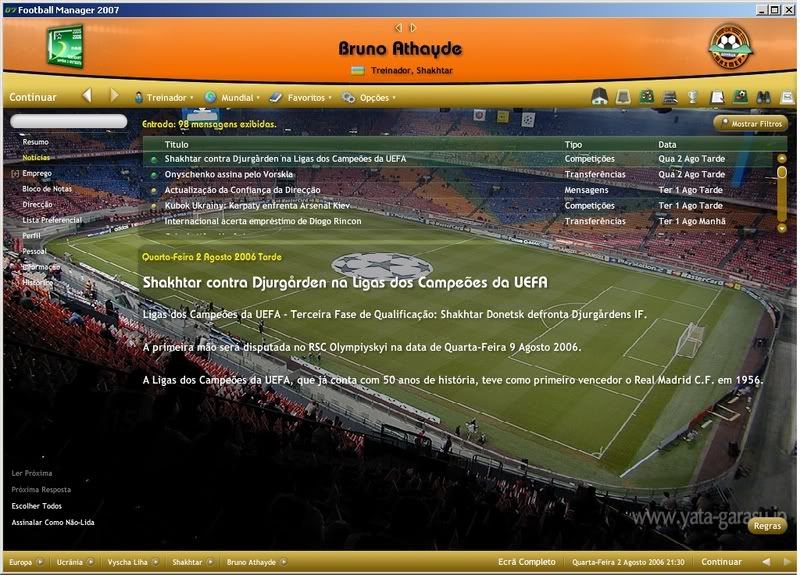
Task: Open the Vyscha Liha breadcrumb
Action: pyautogui.click(x=127, y=562)
